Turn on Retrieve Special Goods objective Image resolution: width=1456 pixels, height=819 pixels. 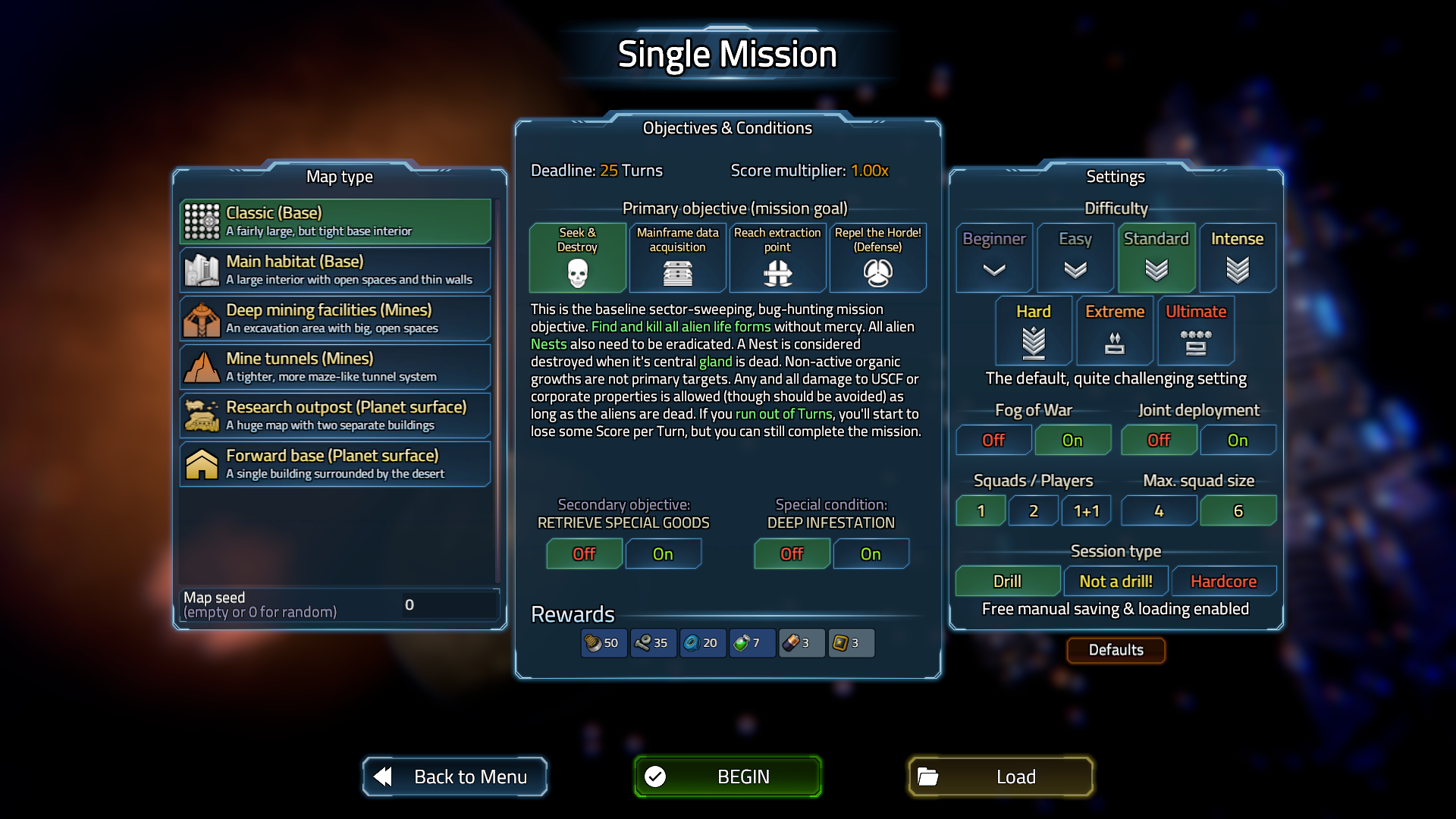click(x=663, y=554)
